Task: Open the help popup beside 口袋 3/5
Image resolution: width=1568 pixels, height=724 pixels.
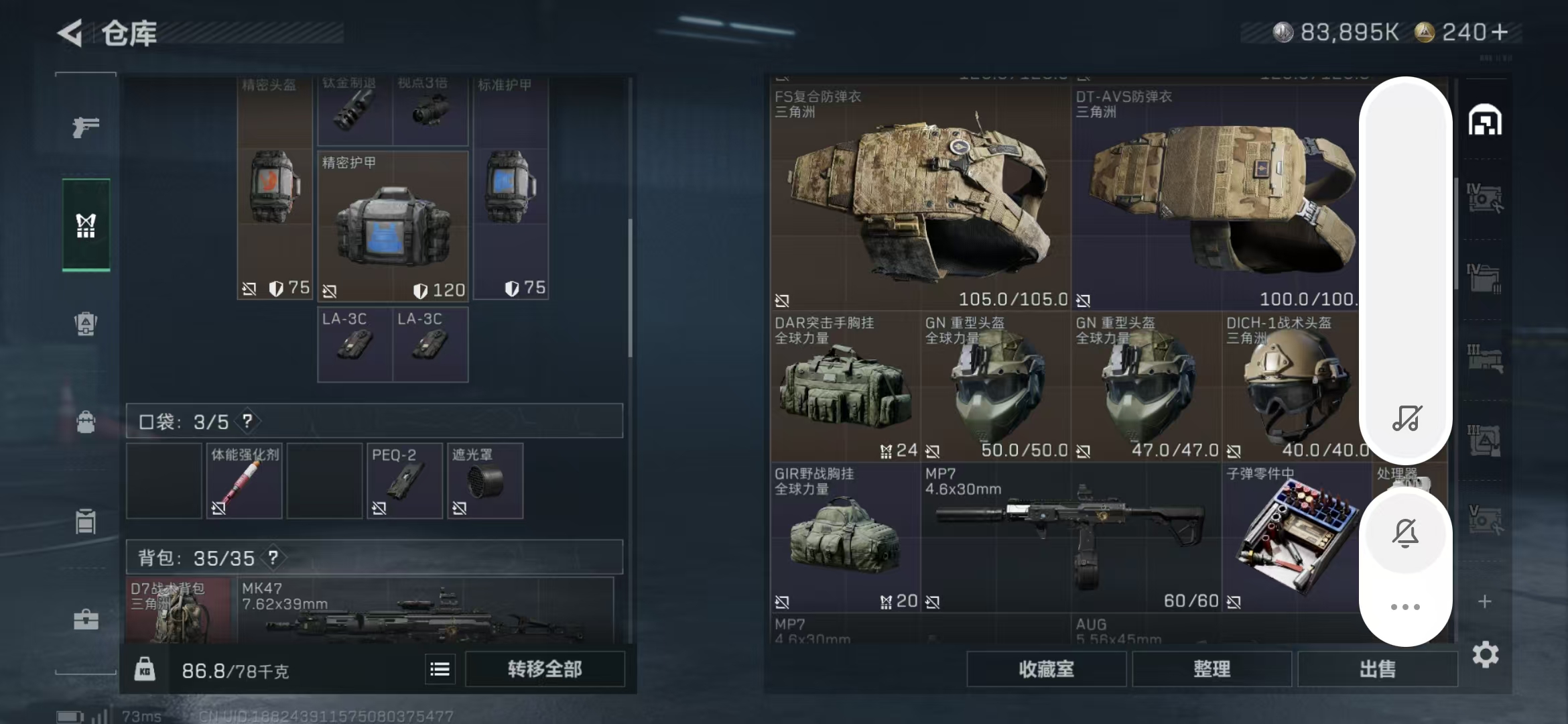Action: point(247,422)
